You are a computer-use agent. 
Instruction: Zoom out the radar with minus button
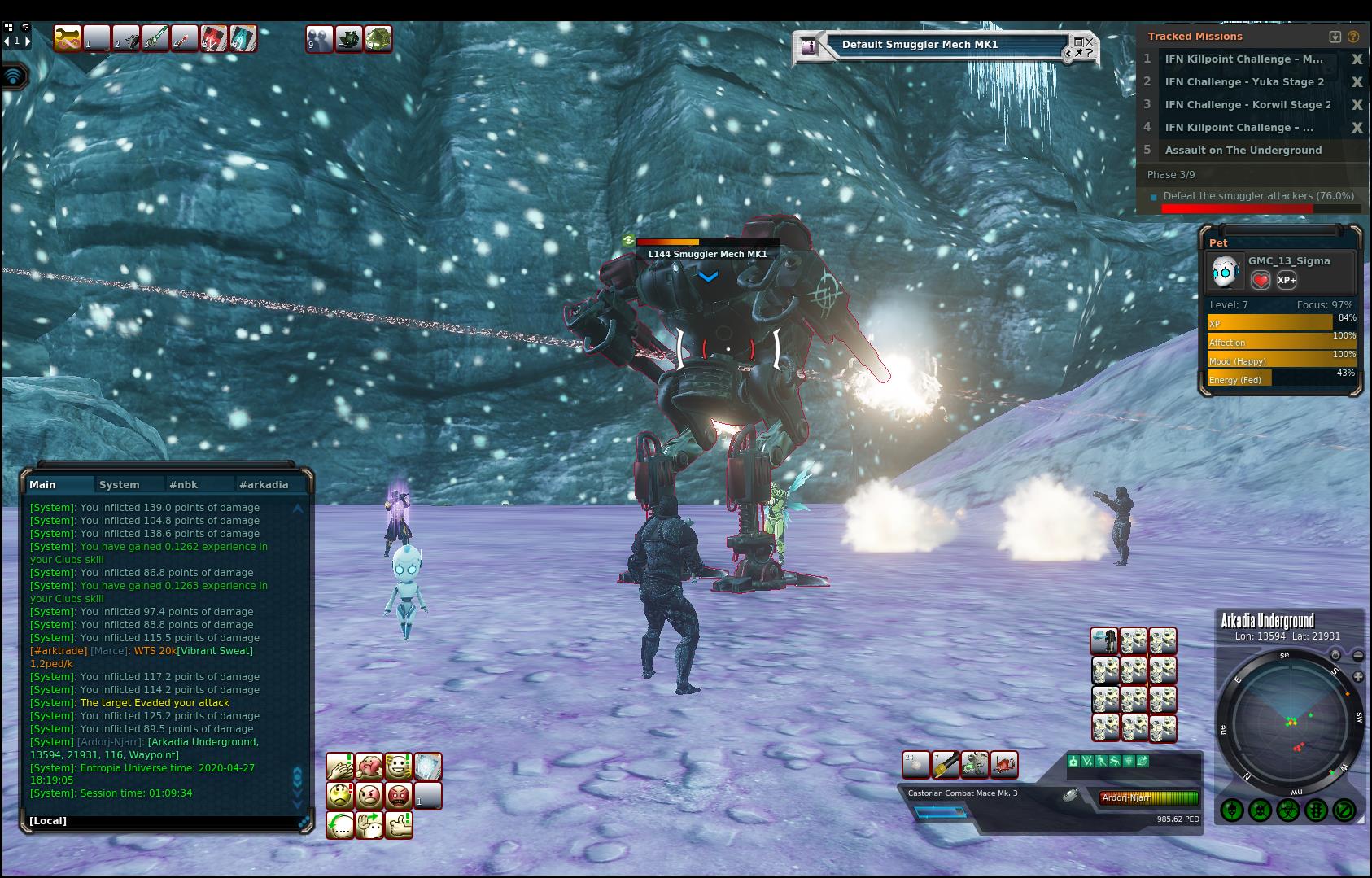click(x=1358, y=655)
